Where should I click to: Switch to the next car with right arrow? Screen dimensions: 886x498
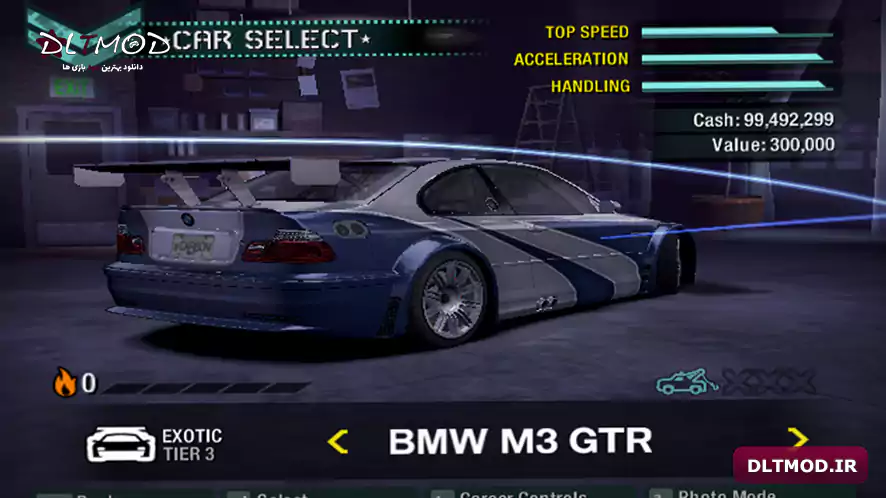click(797, 438)
